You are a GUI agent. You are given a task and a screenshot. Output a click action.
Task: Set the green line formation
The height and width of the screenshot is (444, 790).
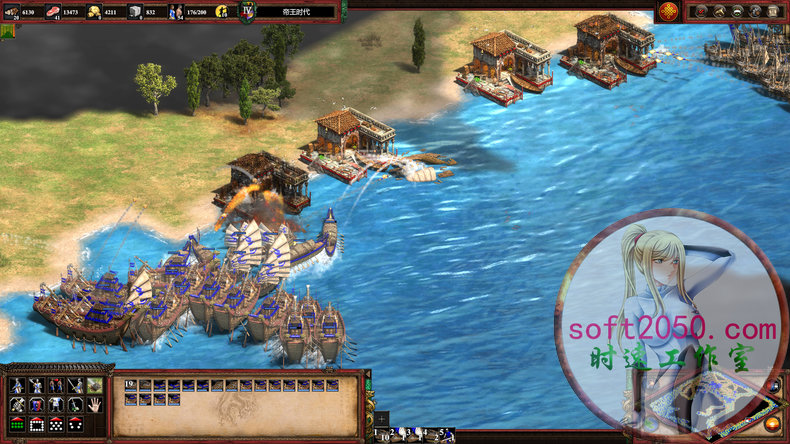tap(17, 424)
